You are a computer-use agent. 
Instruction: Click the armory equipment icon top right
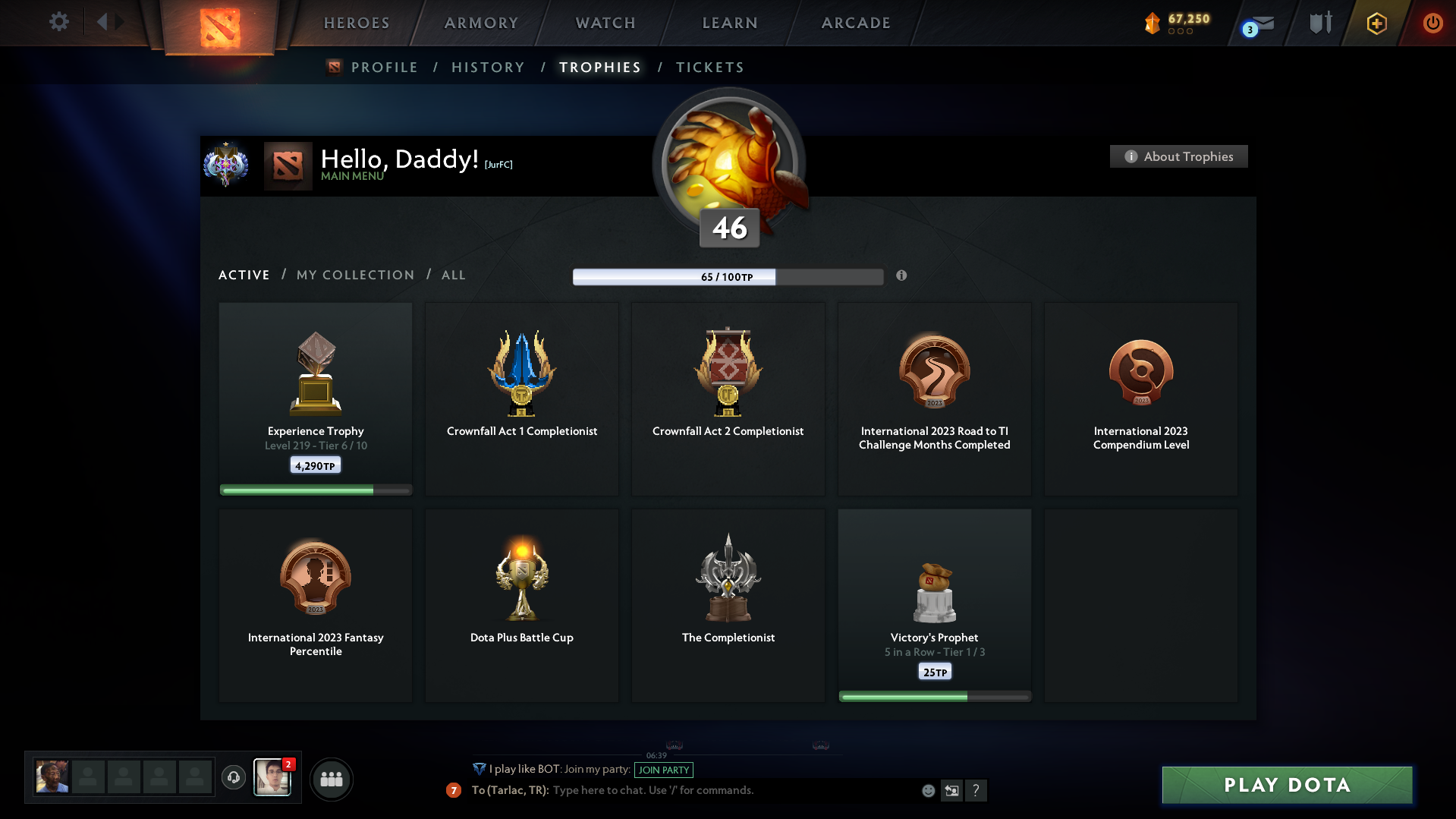point(1319,23)
